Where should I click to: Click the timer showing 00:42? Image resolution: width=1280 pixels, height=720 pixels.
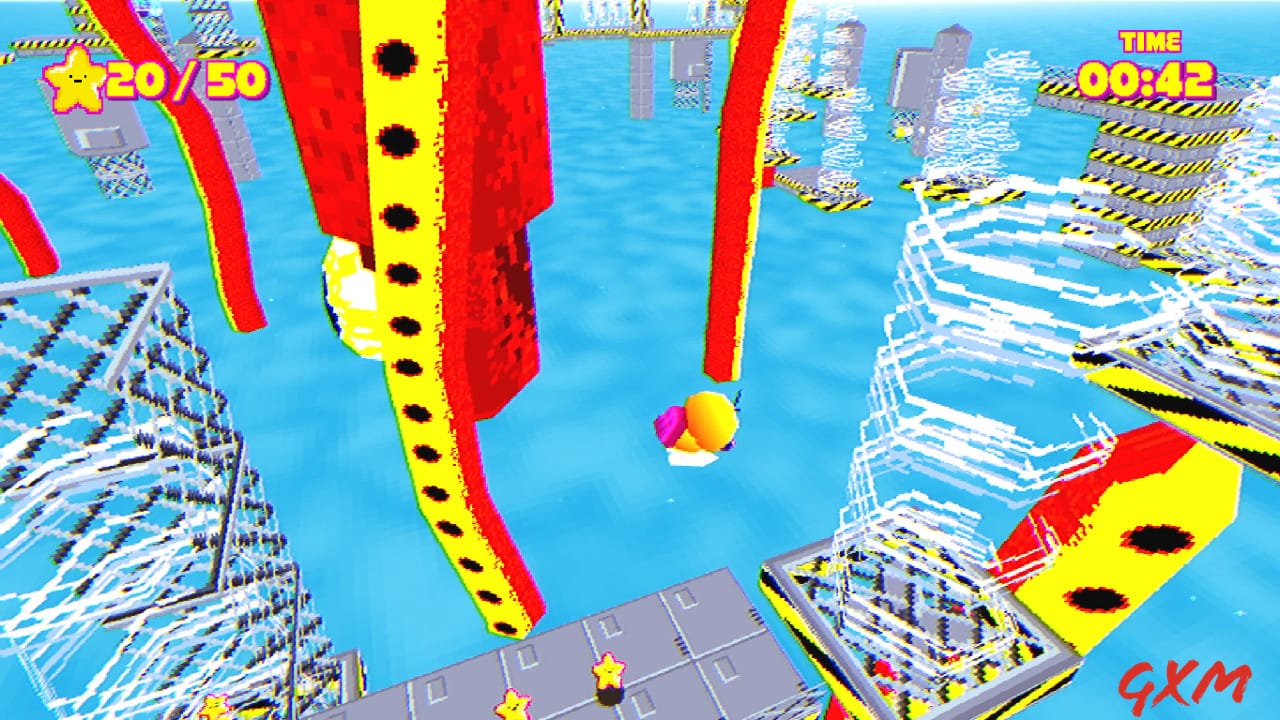click(x=1146, y=80)
